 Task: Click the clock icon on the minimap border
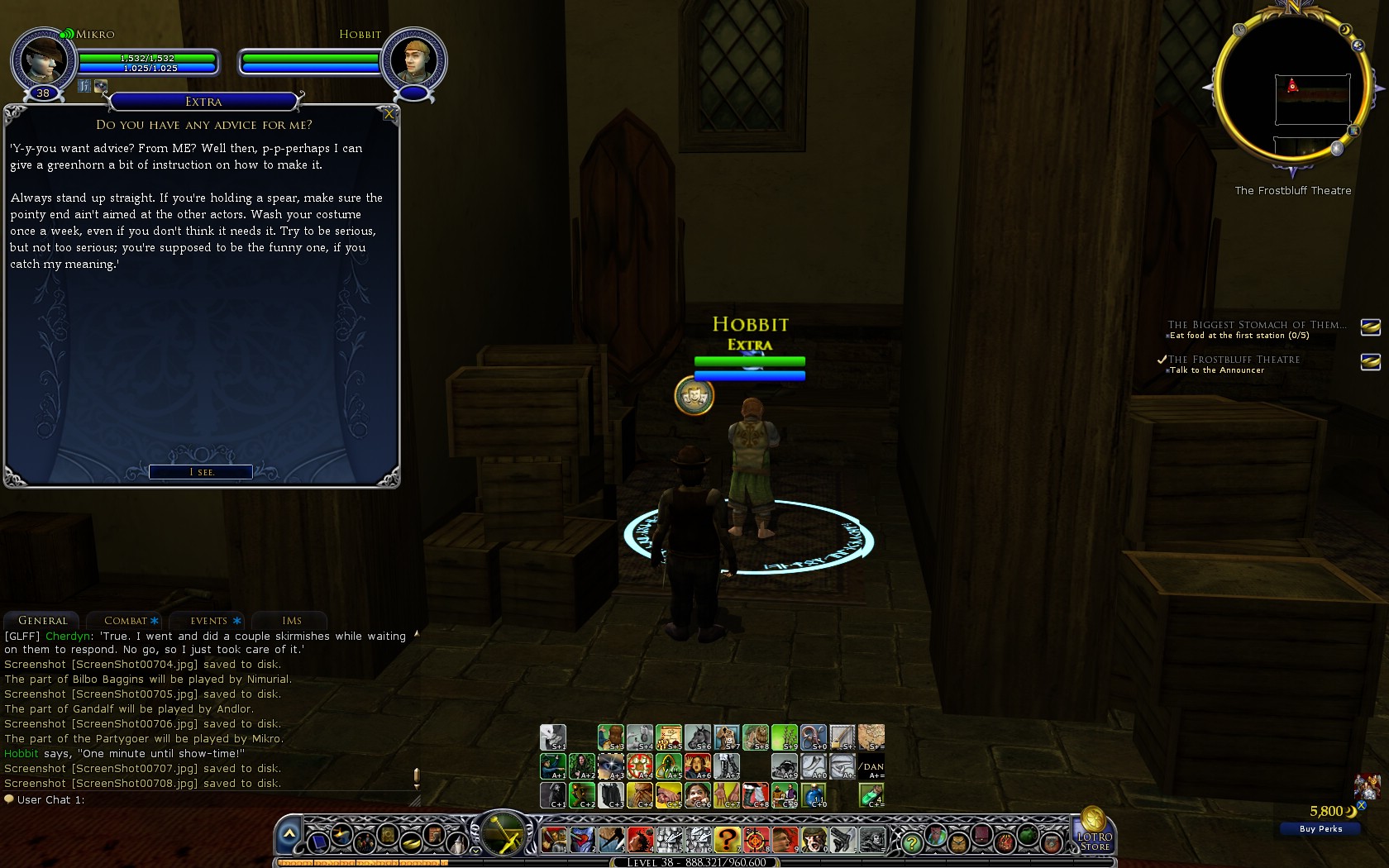click(x=1239, y=30)
